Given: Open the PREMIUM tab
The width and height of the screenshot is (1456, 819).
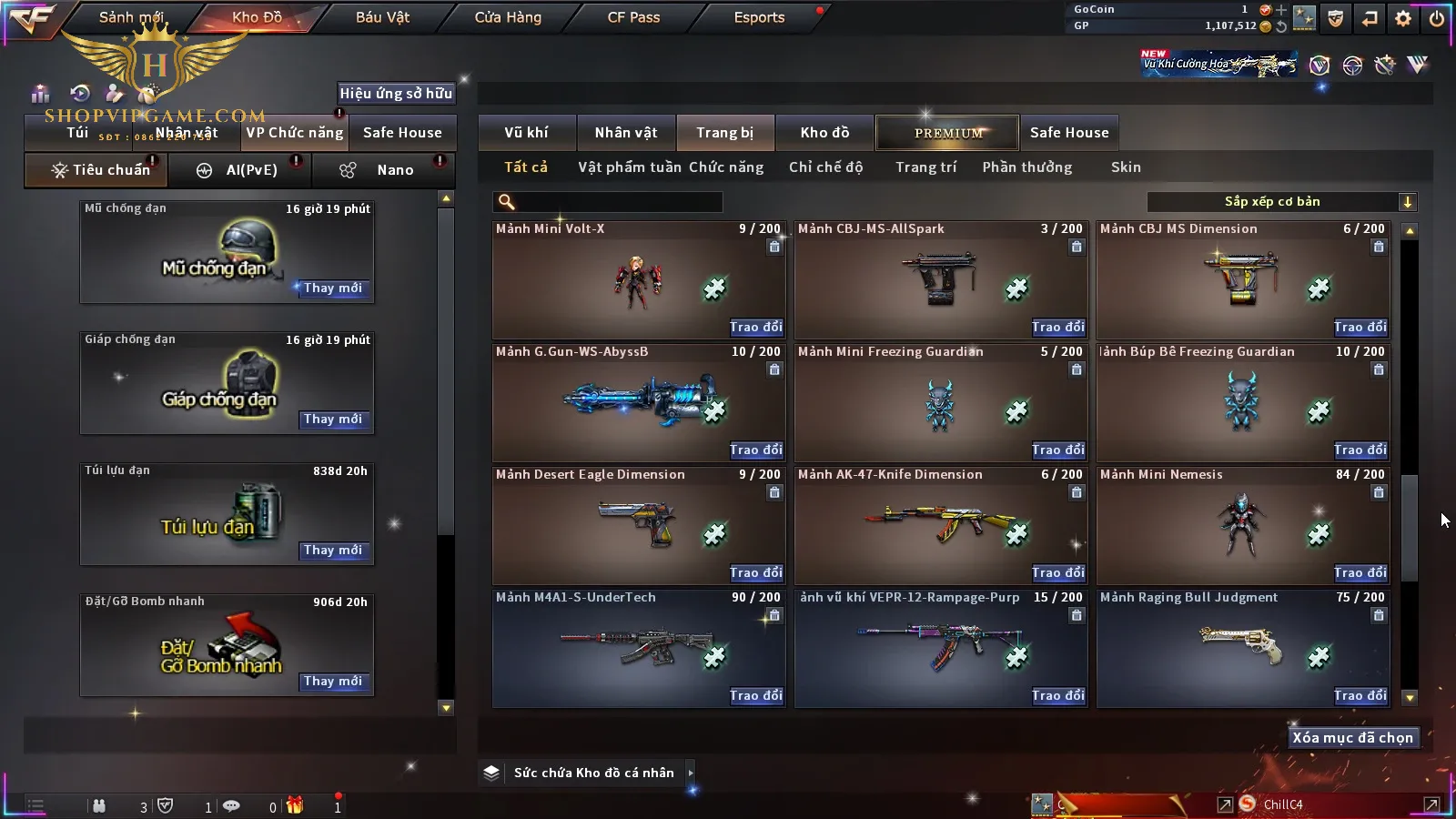Looking at the screenshot, I should 947,133.
